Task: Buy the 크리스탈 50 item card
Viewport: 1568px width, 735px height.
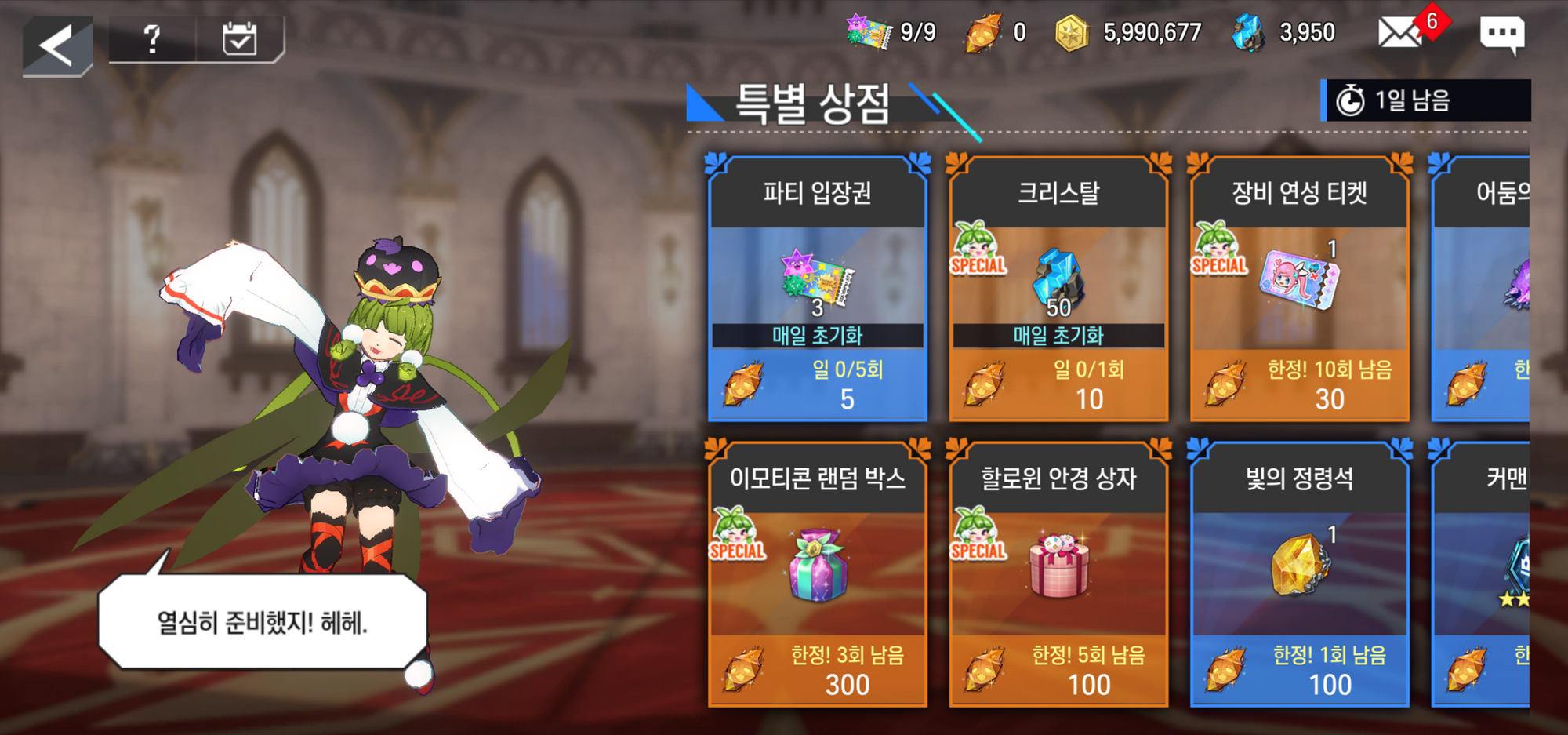Action: point(1058,289)
